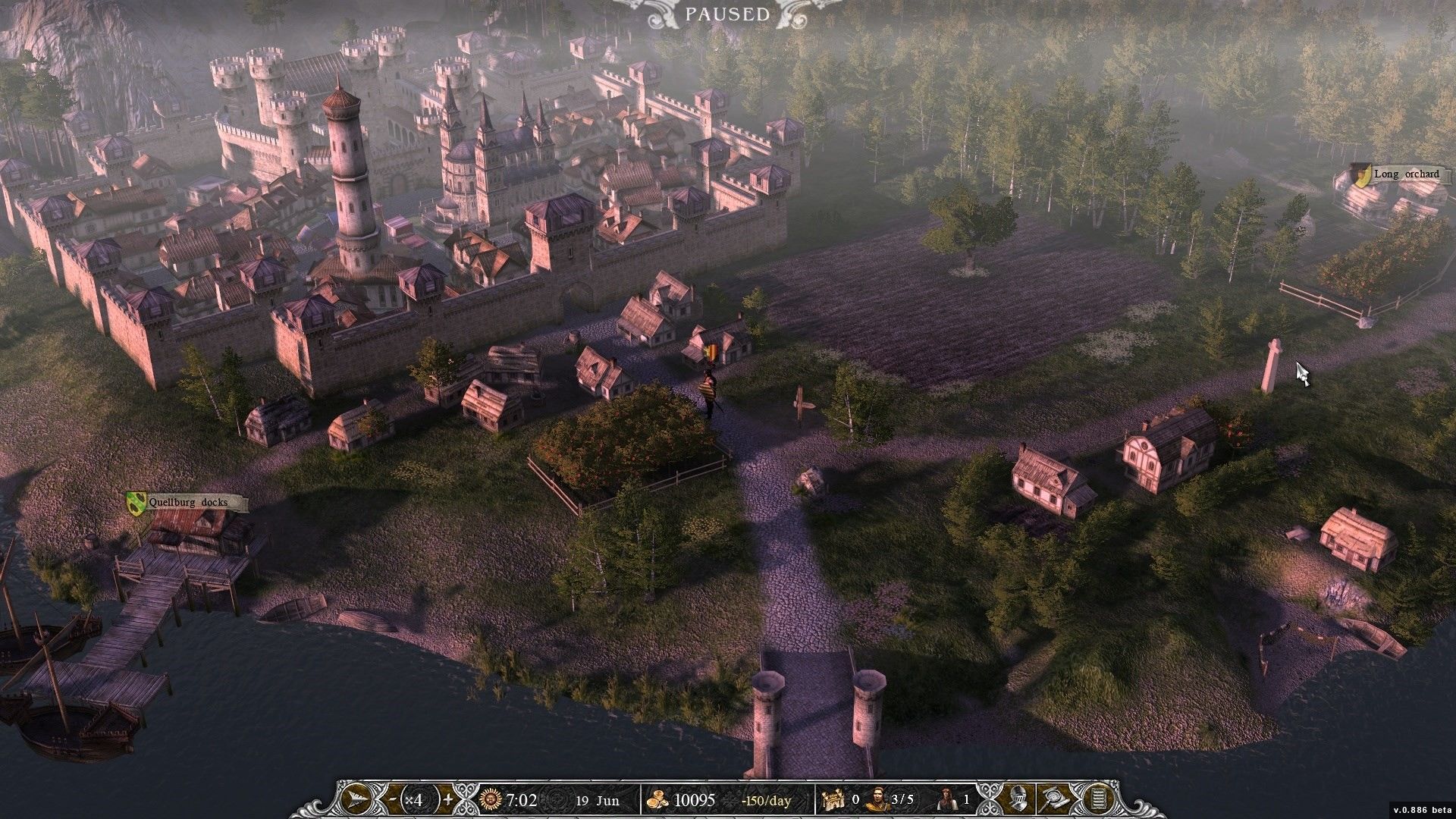Decrease game speed with the minus button

pos(391,799)
